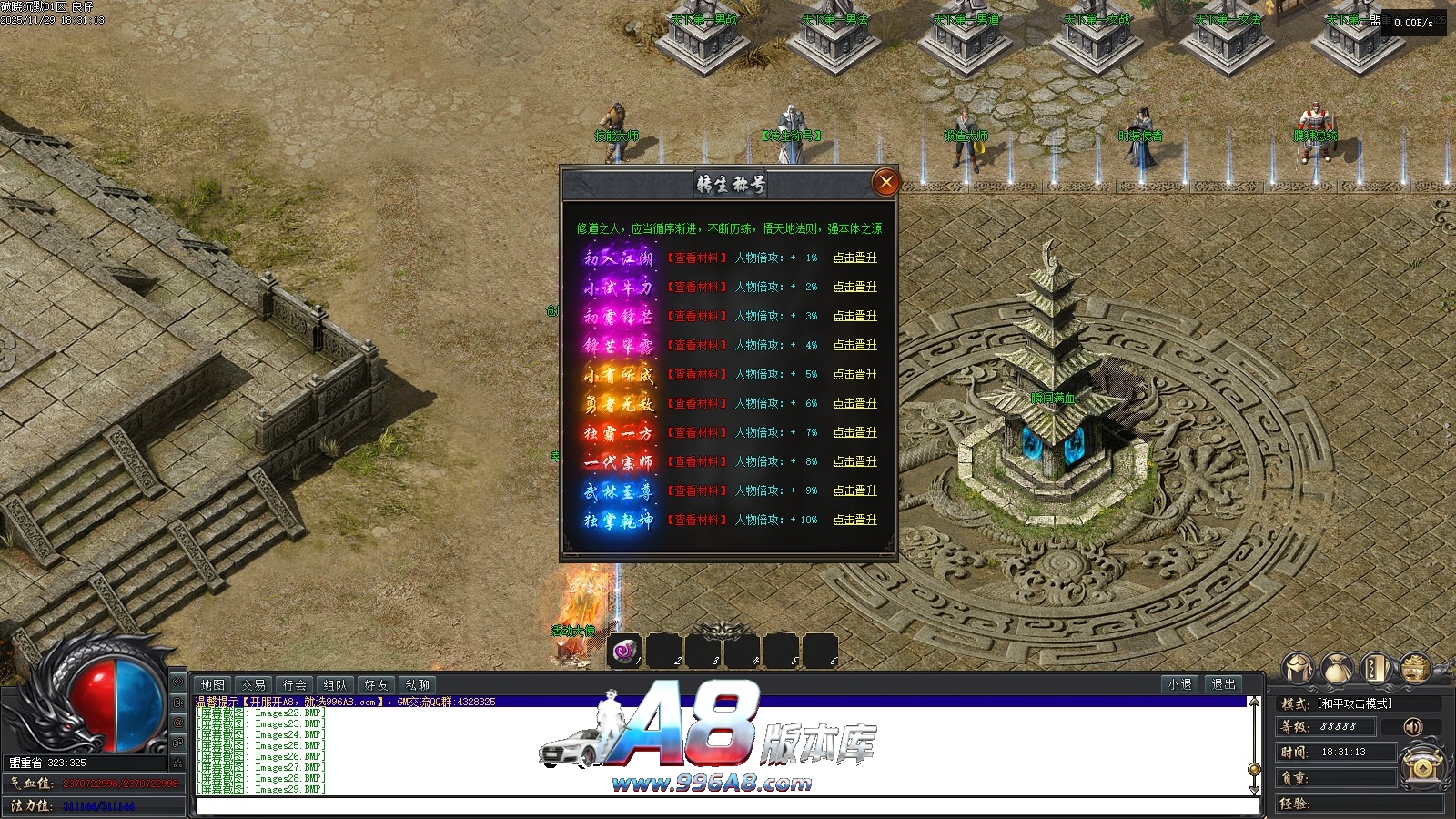The image size is (1456, 819).
Task: Open the 行会 guild button
Action: tap(295, 684)
